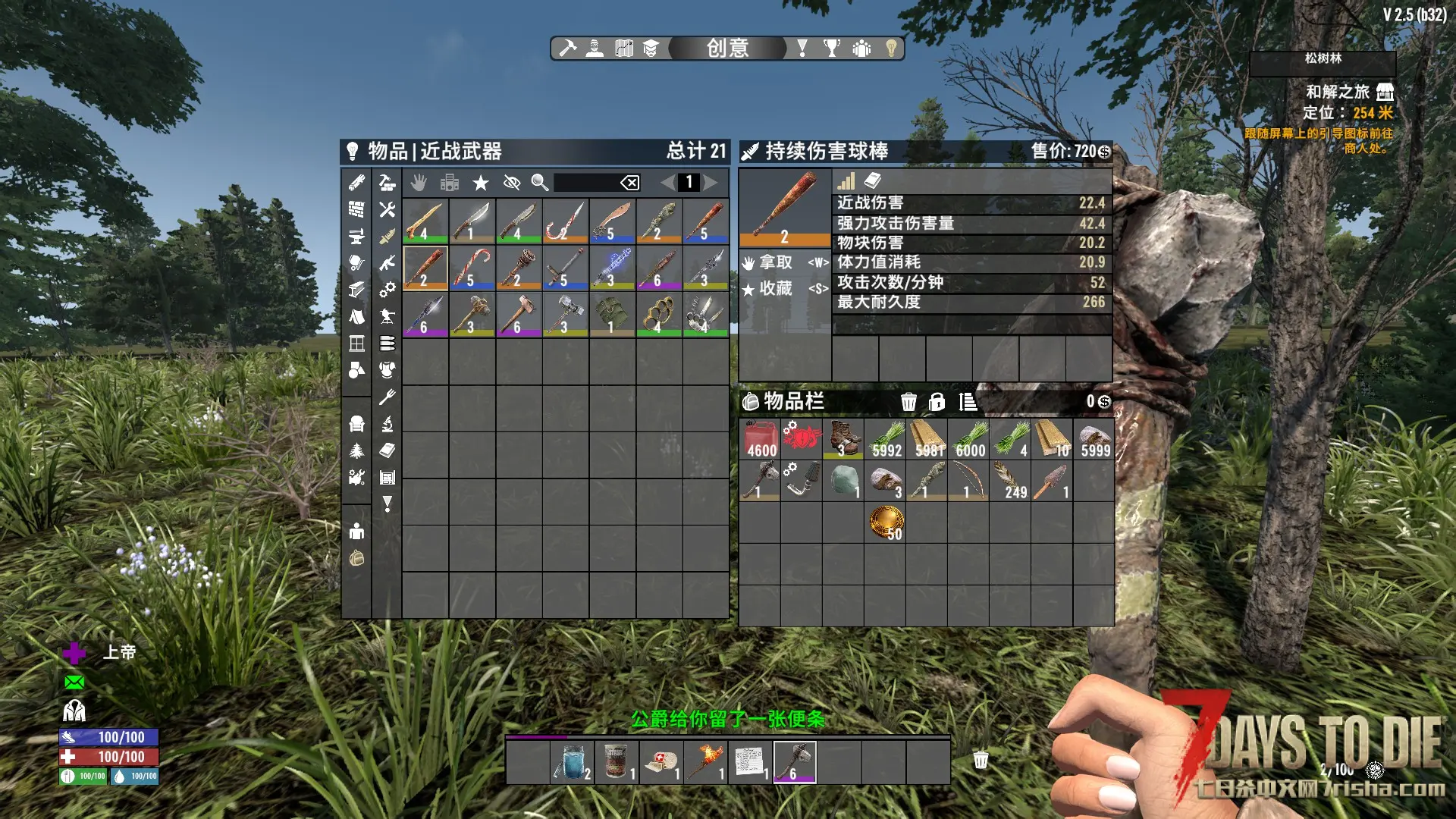
Task: Select the gold coin stack of 50
Action: pyautogui.click(x=886, y=522)
